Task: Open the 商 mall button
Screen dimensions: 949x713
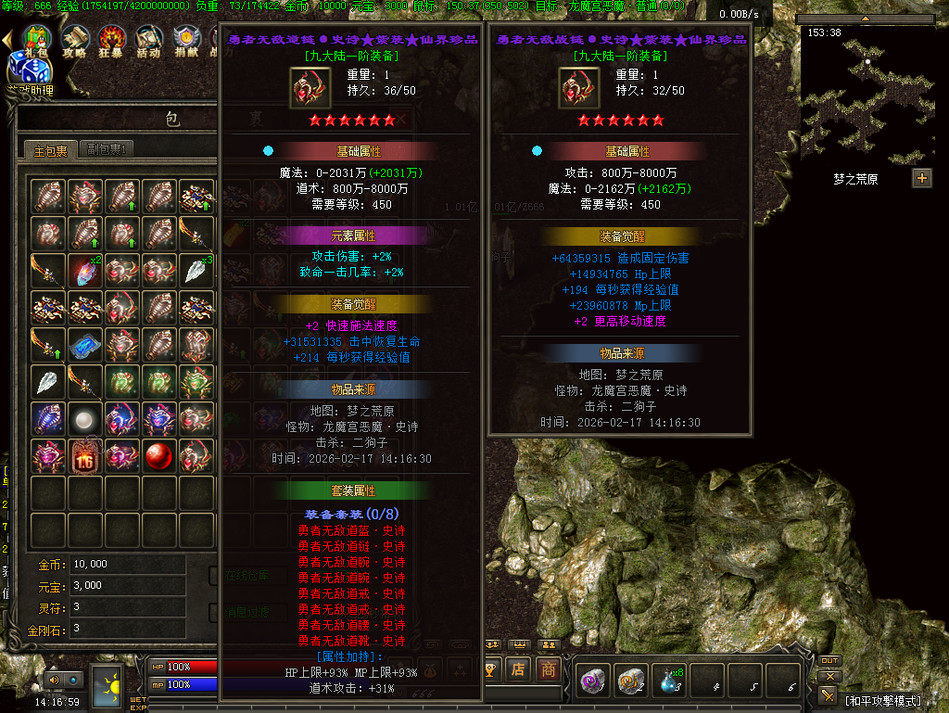Action: [548, 669]
